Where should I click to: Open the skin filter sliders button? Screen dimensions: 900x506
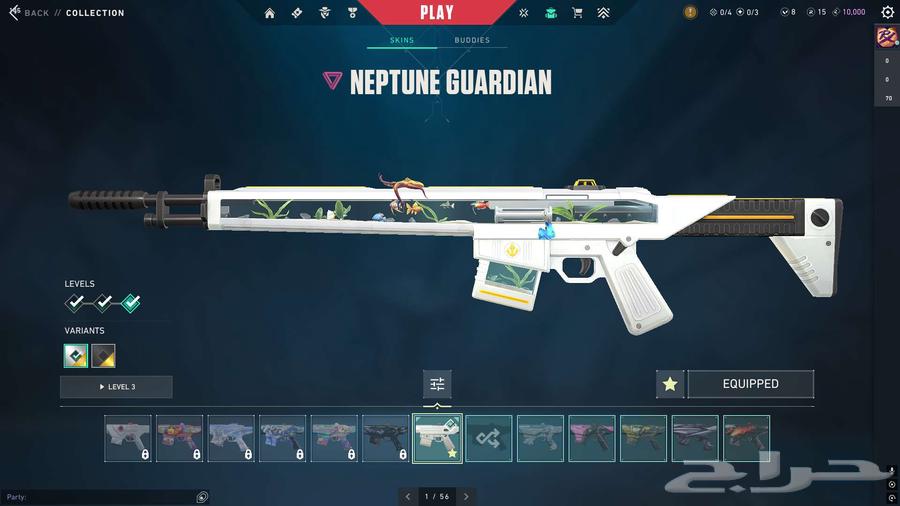click(437, 384)
